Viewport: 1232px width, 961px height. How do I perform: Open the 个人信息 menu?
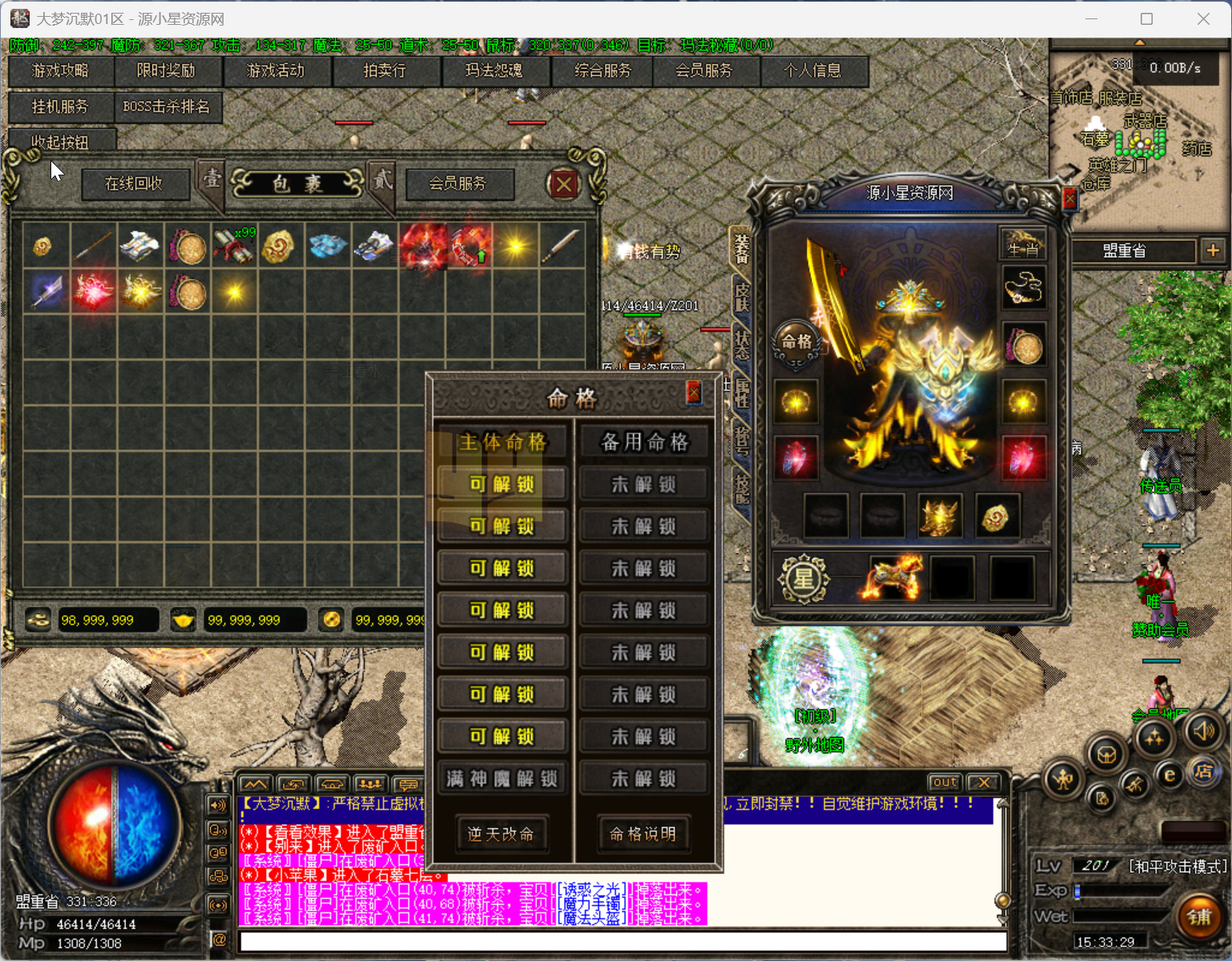pos(812,71)
